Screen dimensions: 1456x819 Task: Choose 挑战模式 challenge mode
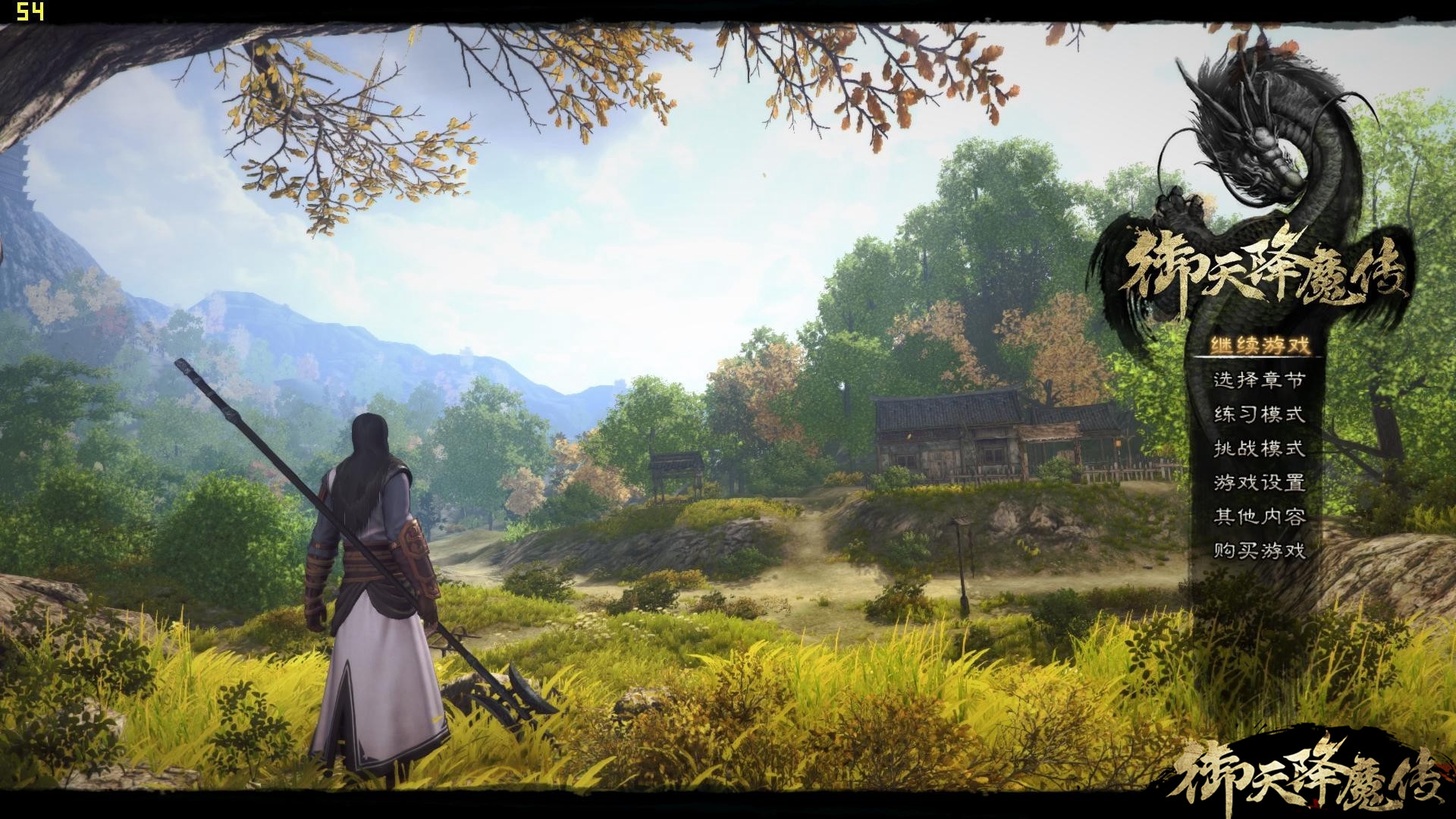click(1260, 448)
